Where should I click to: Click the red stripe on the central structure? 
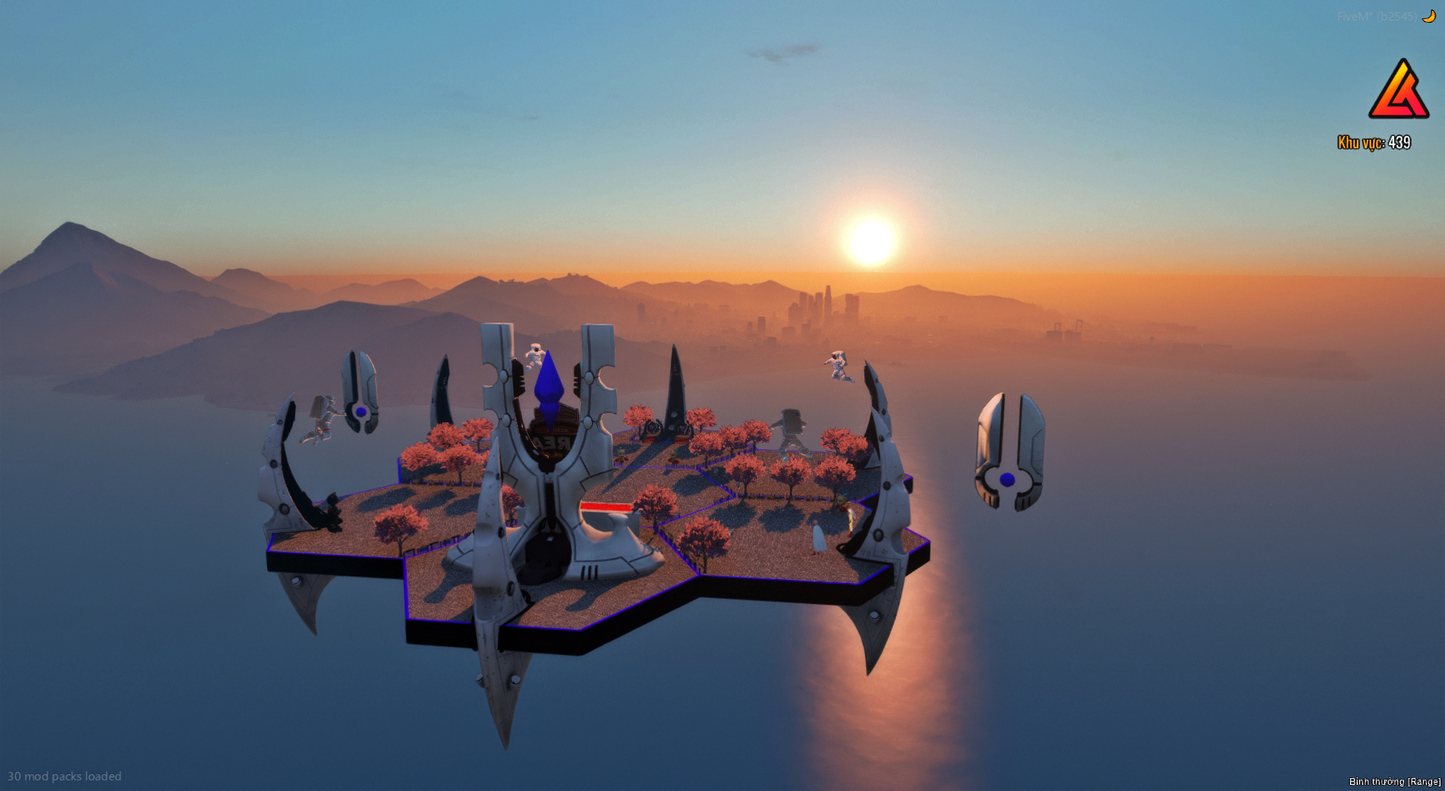tap(607, 507)
